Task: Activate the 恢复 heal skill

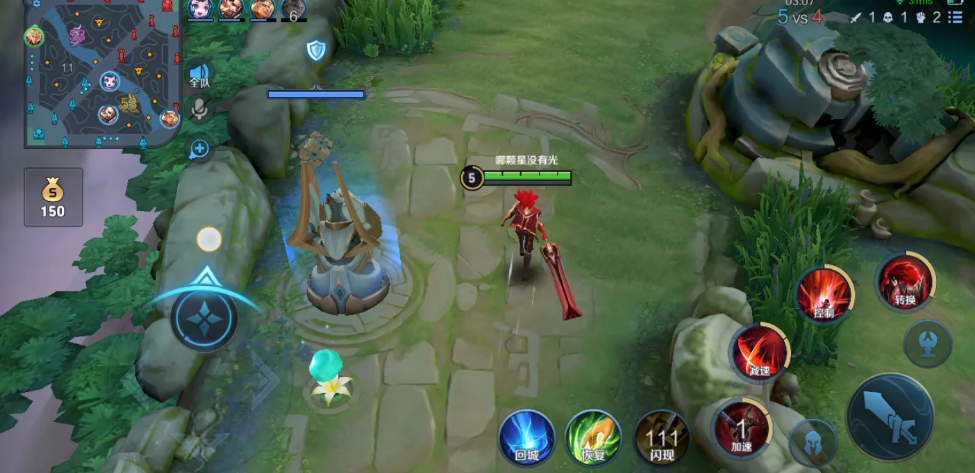Action: click(x=593, y=436)
